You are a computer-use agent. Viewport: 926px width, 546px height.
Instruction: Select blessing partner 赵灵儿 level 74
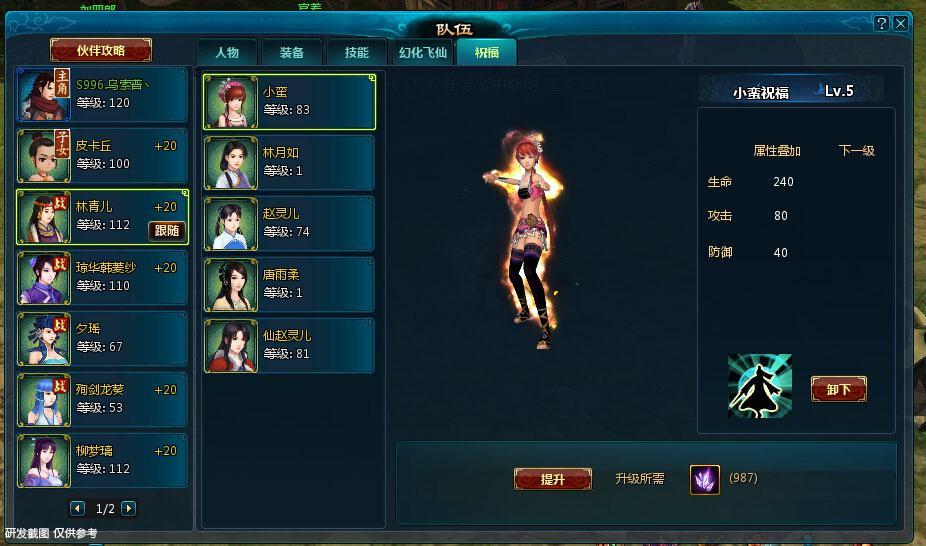(289, 223)
